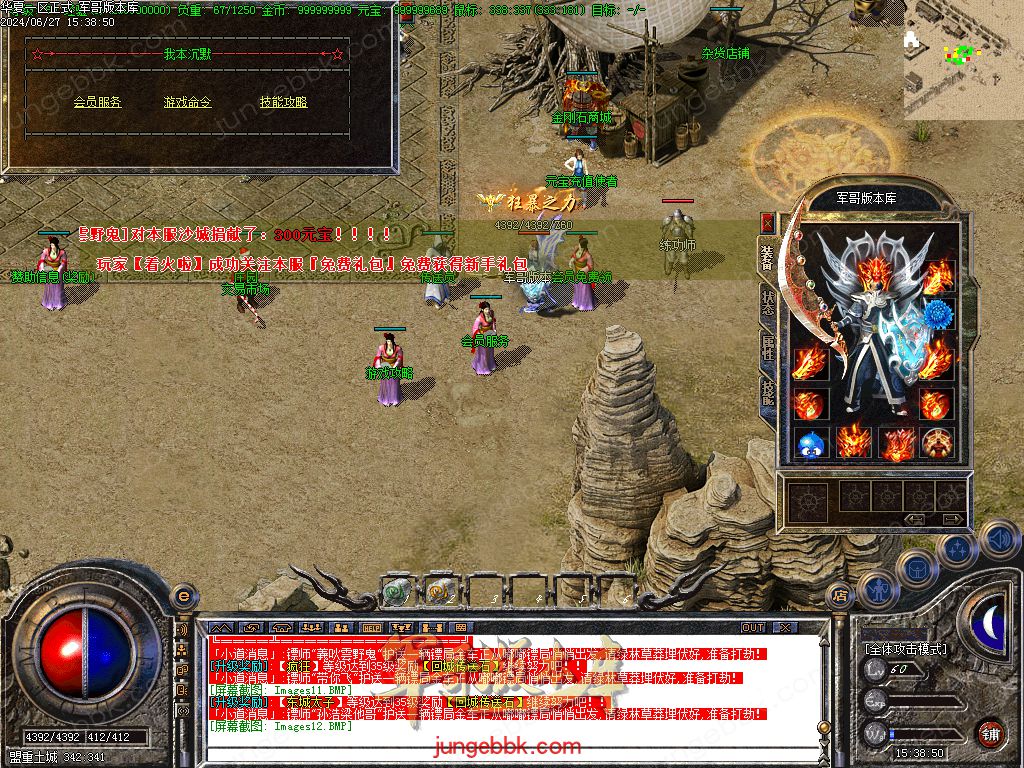
Task: Click the 游戏命令 menu link
Action: (188, 102)
